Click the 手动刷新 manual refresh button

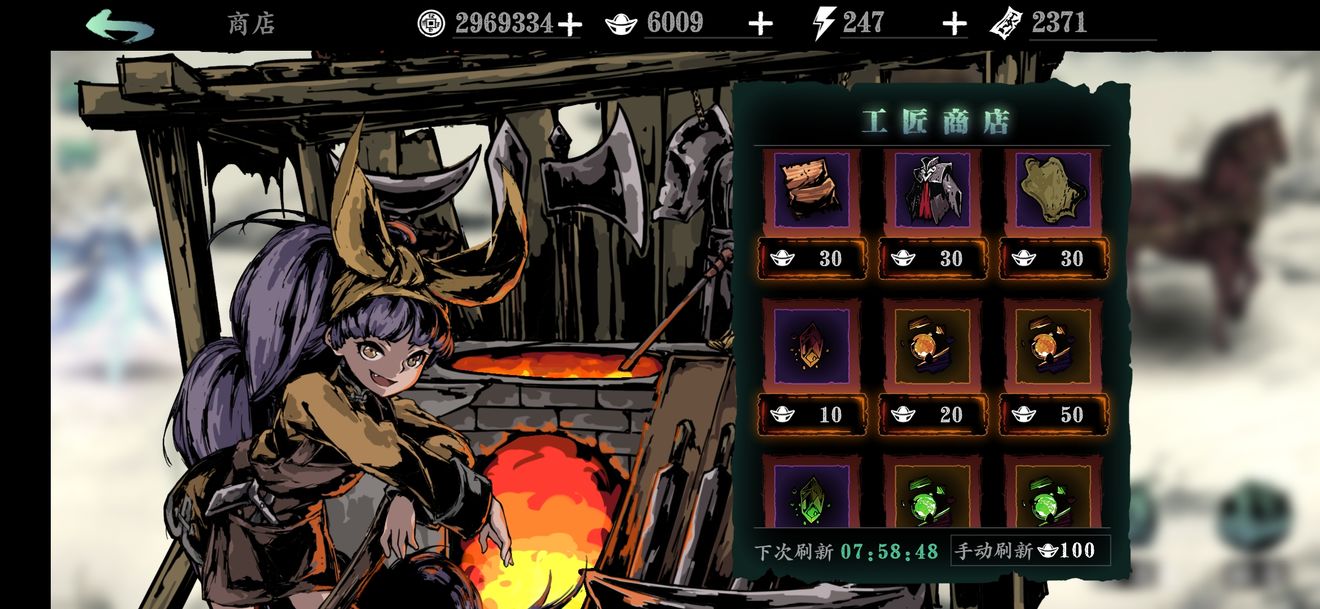[1029, 550]
